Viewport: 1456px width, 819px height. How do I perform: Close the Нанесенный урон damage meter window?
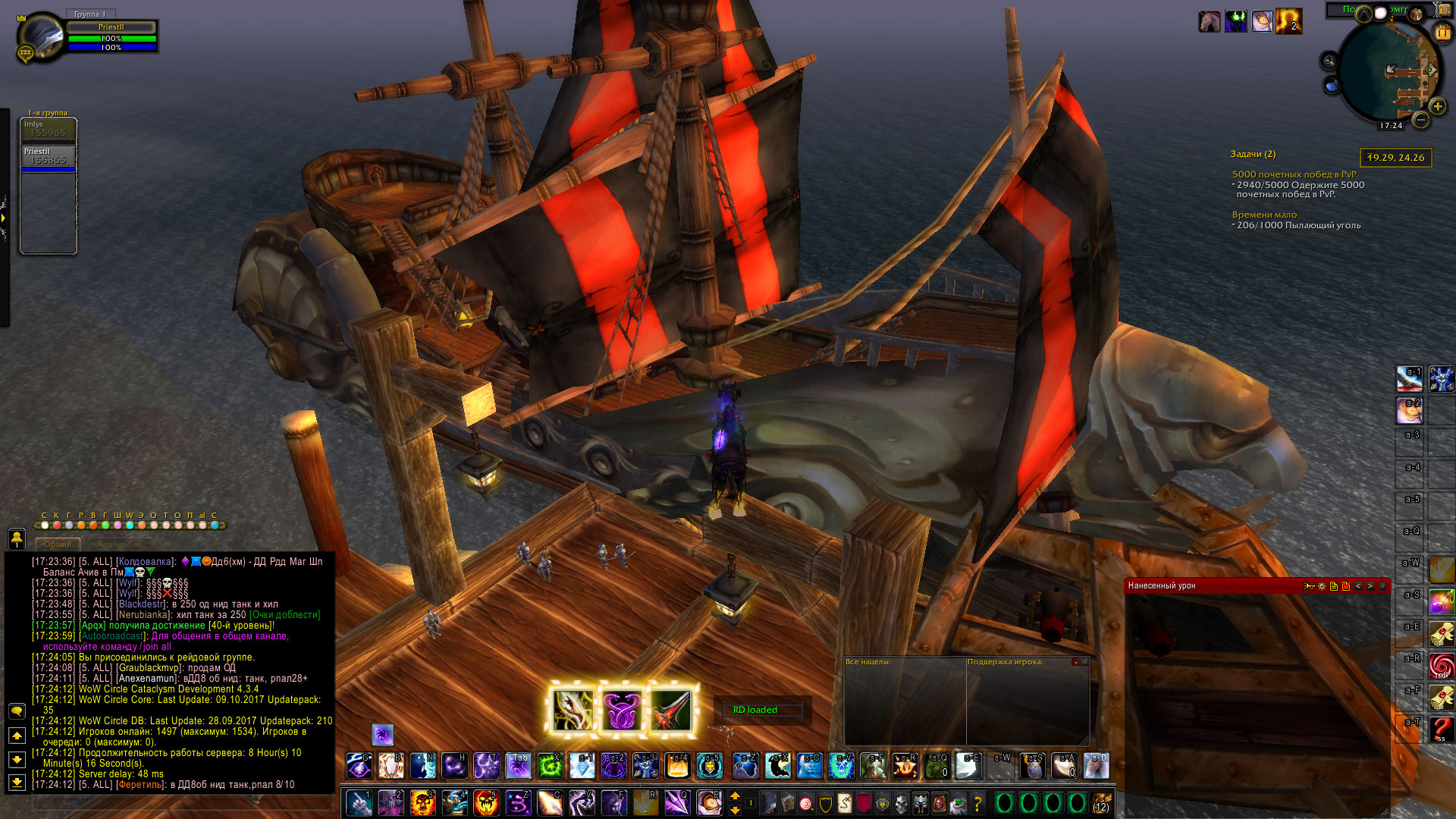point(1382,585)
